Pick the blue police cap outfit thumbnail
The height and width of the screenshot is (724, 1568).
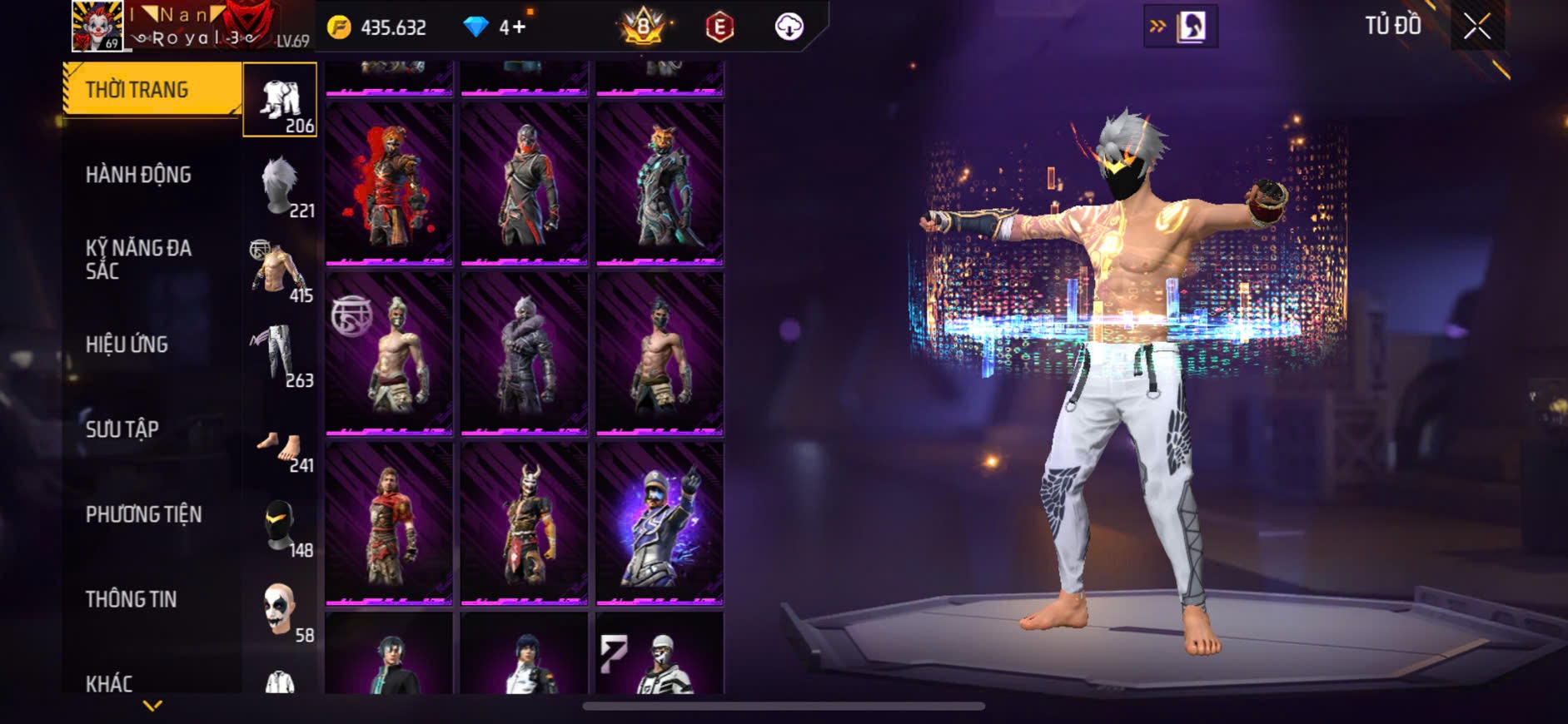pos(660,523)
